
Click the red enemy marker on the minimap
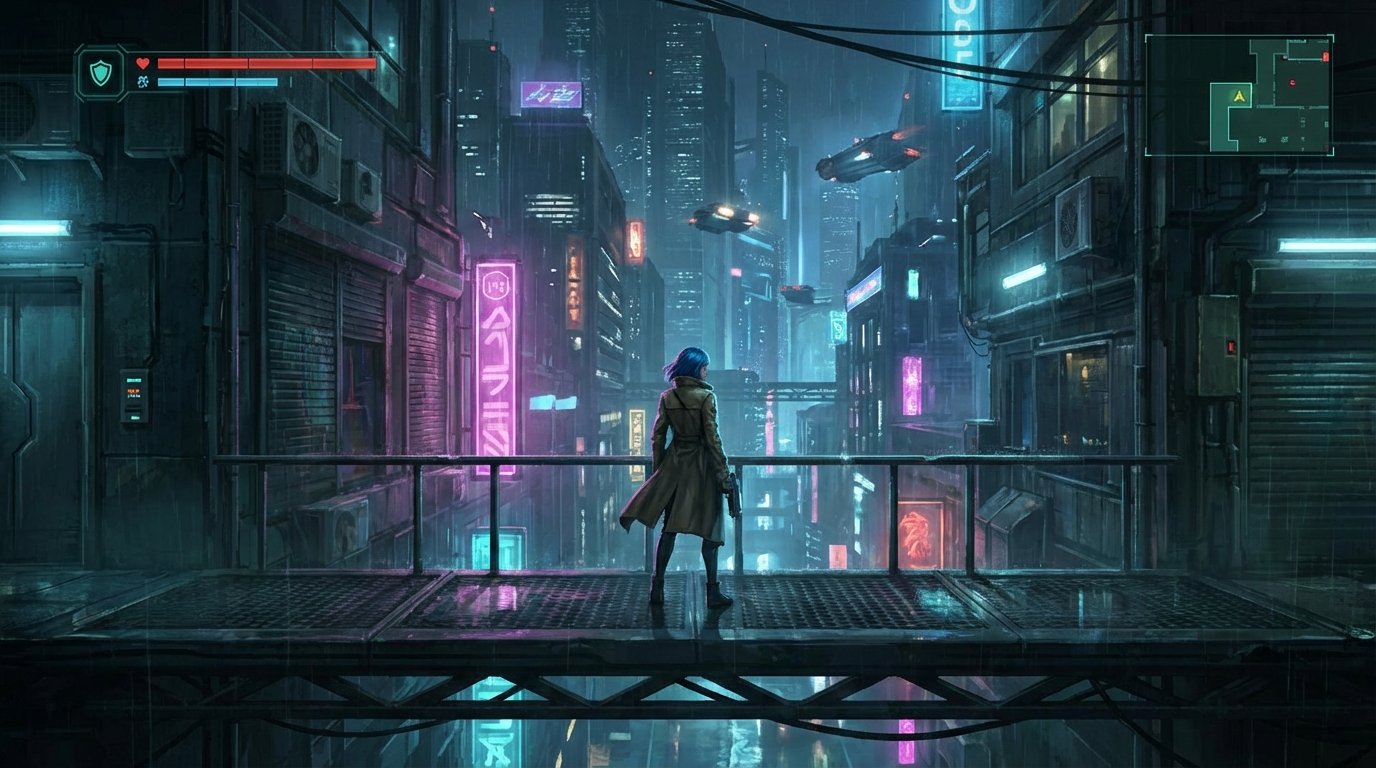[x=1292, y=82]
